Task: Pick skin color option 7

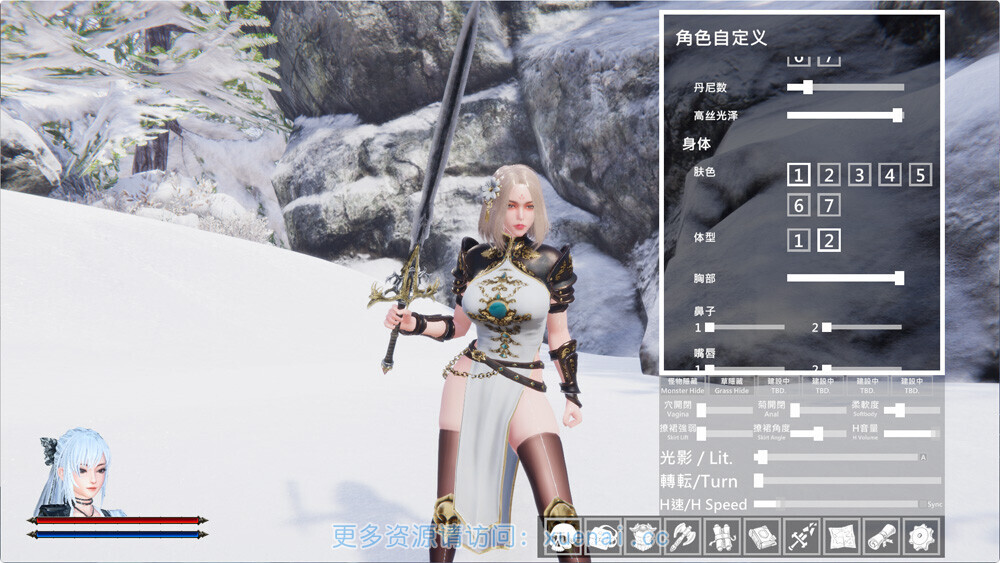Action: click(x=828, y=206)
